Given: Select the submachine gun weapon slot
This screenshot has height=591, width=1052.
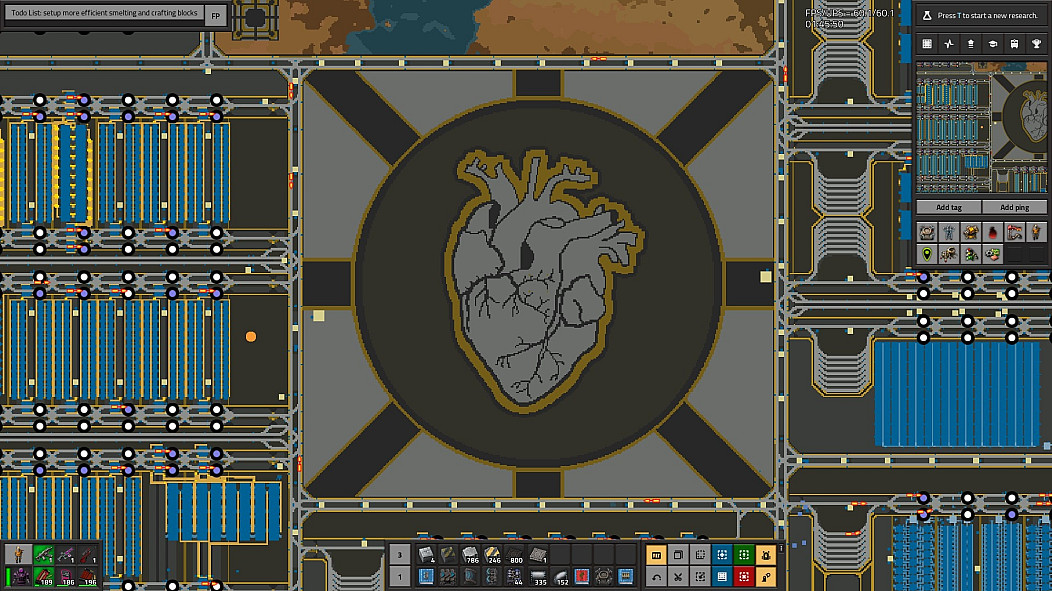Looking at the screenshot, I should 43,555.
